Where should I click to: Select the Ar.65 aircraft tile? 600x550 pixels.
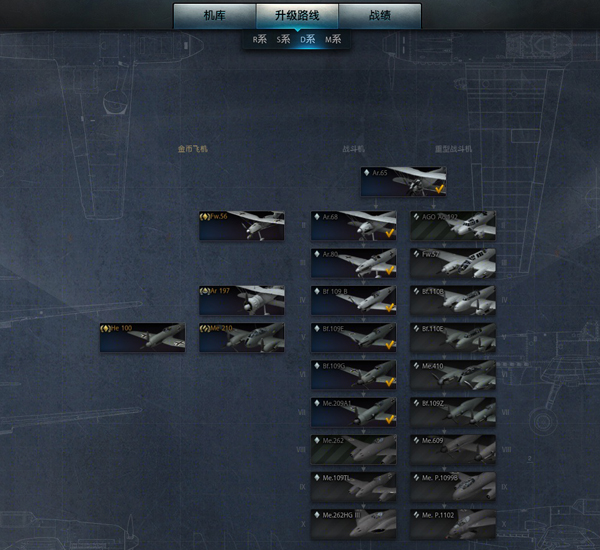pos(404,181)
